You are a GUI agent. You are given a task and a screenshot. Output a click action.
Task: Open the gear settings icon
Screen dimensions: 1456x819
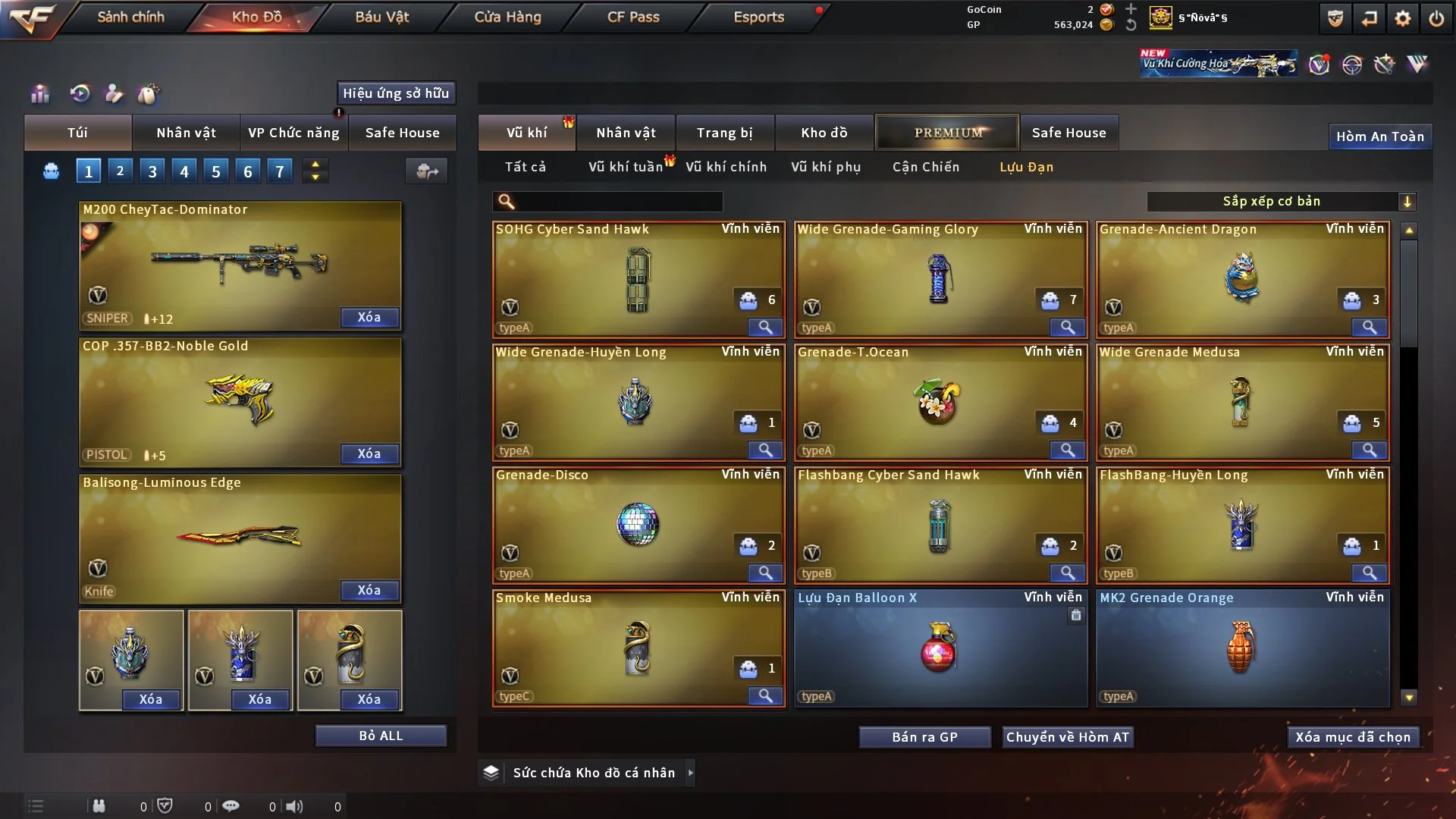coord(1402,18)
